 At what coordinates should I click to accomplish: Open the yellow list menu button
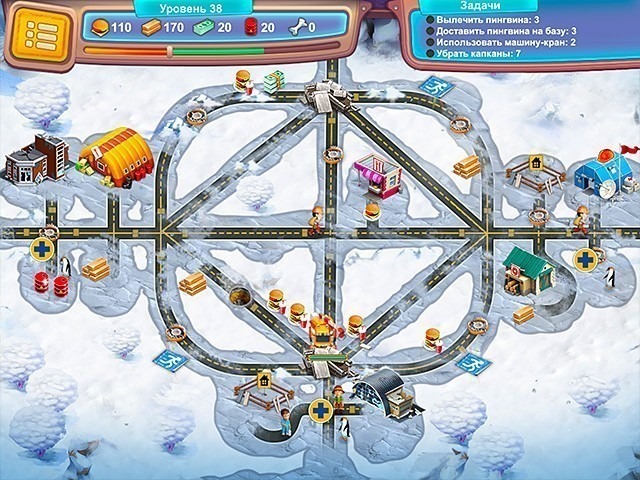[x=41, y=34]
